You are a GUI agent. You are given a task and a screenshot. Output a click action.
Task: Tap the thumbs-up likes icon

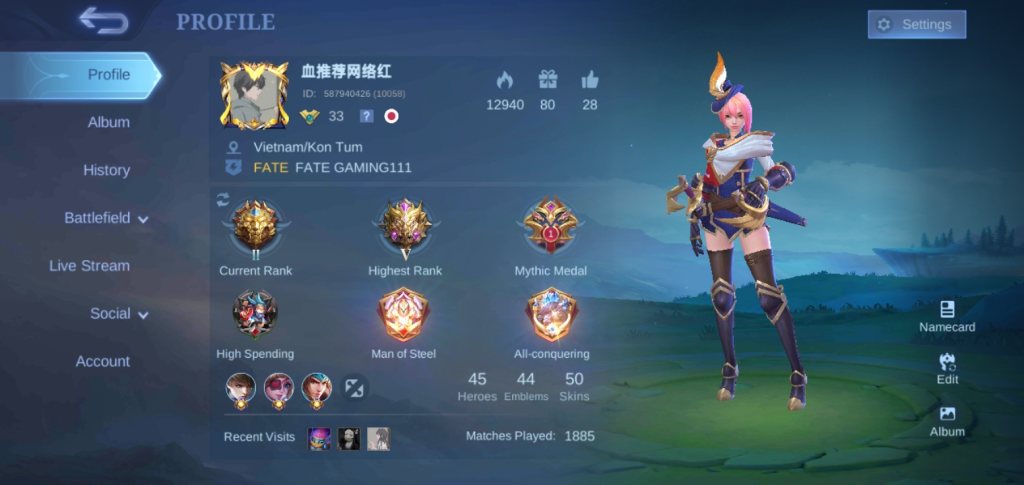tap(590, 80)
